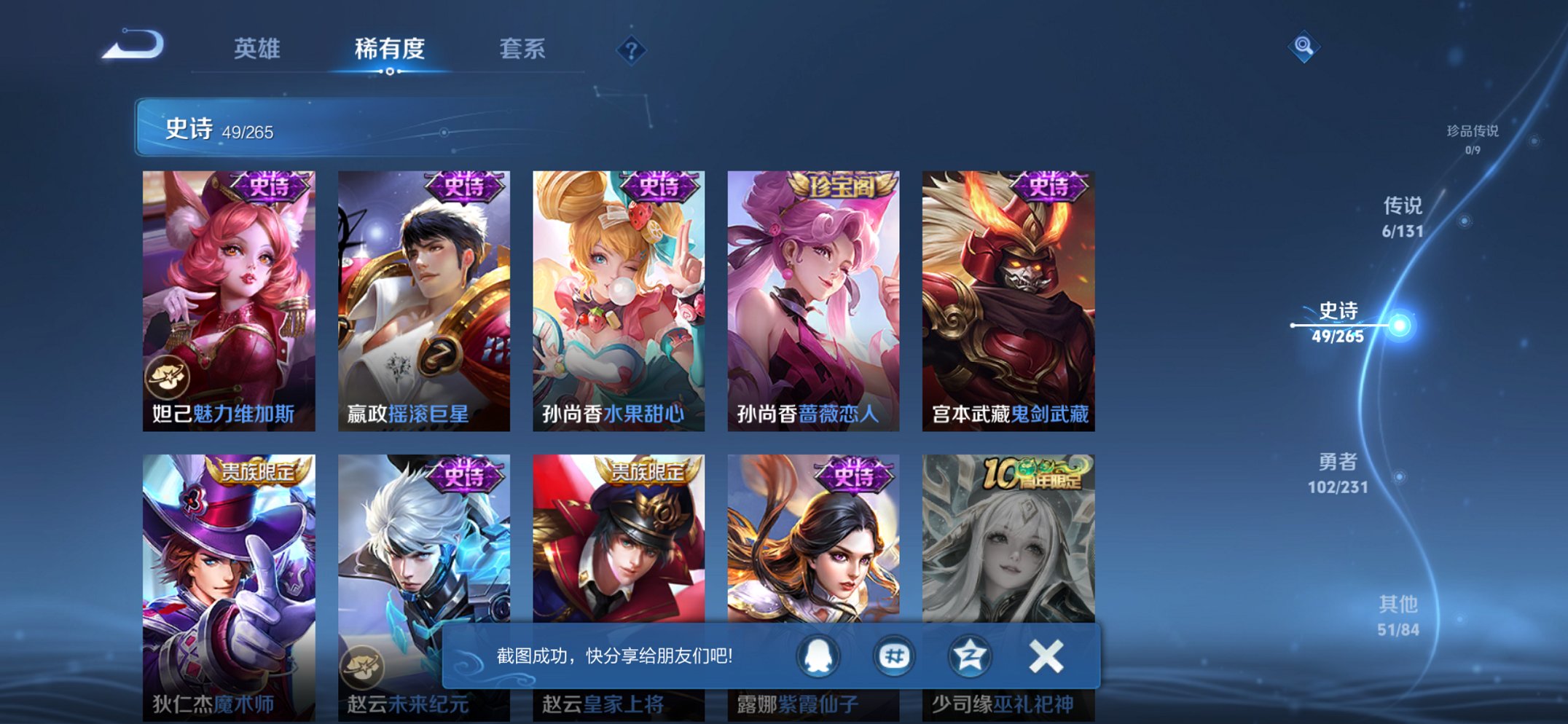Open the 套系 tab
Image resolution: width=1568 pixels, height=724 pixels.
click(x=523, y=49)
